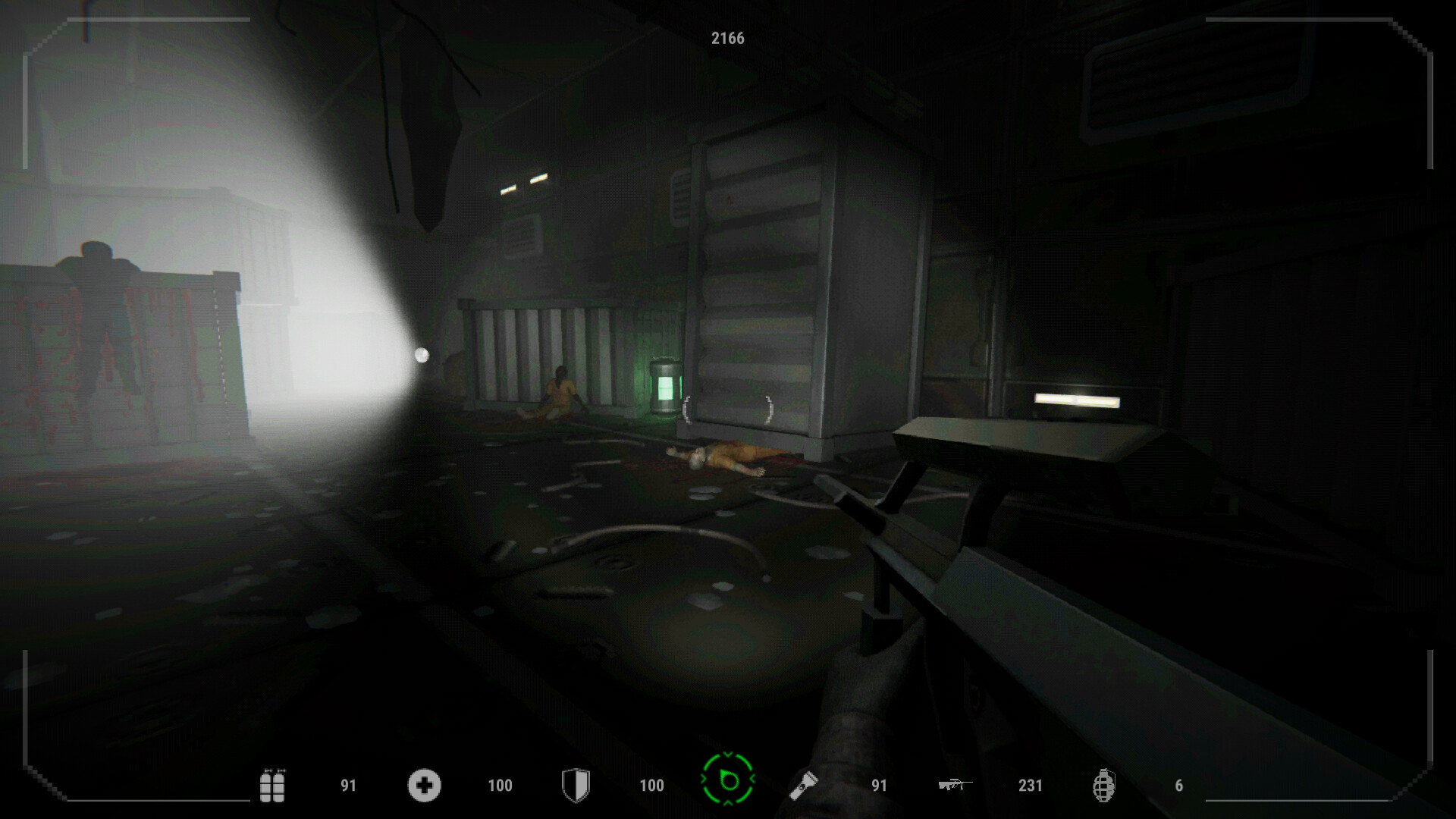Click the flashlight charge value 91
The image size is (1456, 819).
880,787
